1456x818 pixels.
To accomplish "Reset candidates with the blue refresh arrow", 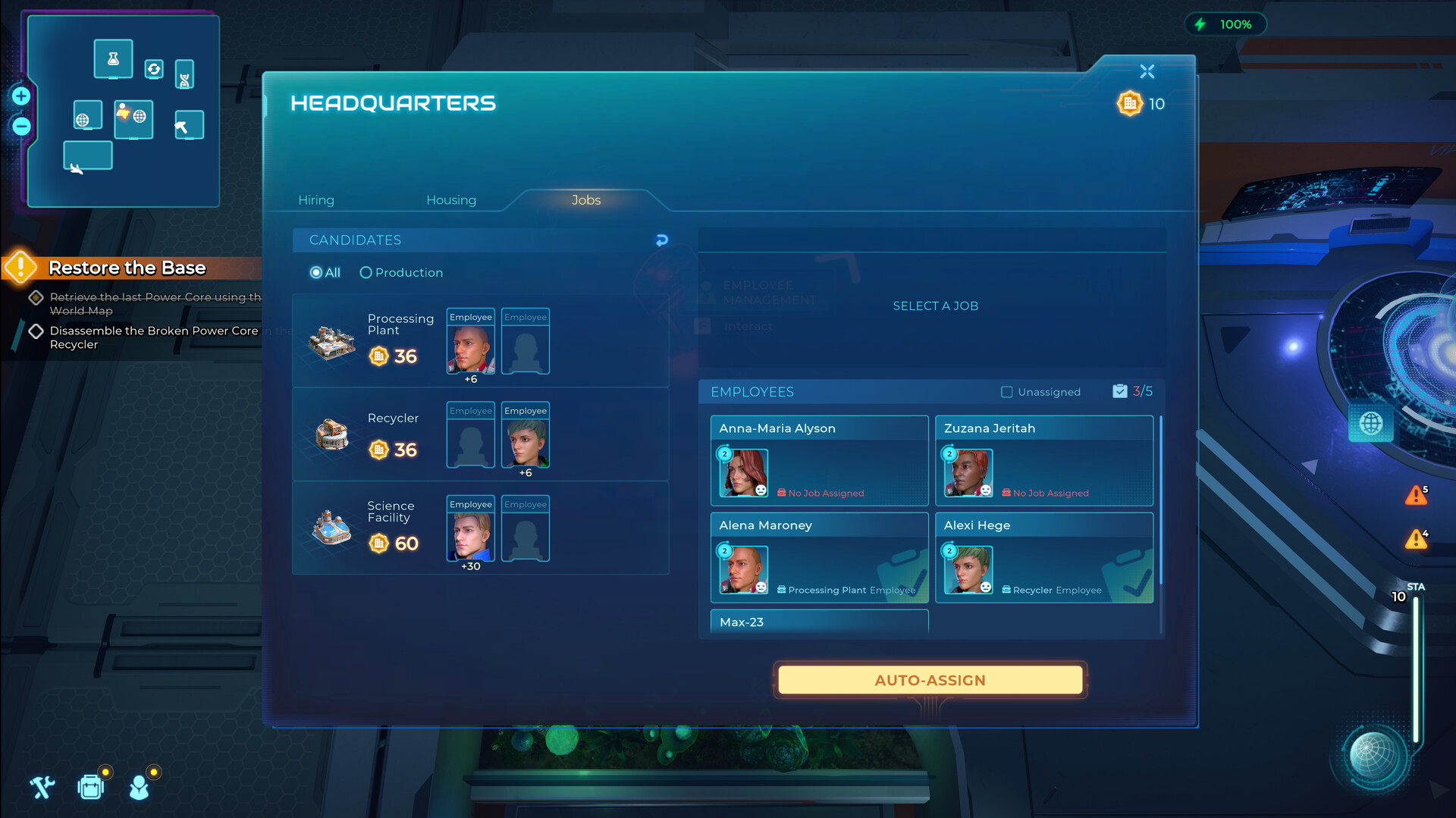I will click(x=661, y=240).
